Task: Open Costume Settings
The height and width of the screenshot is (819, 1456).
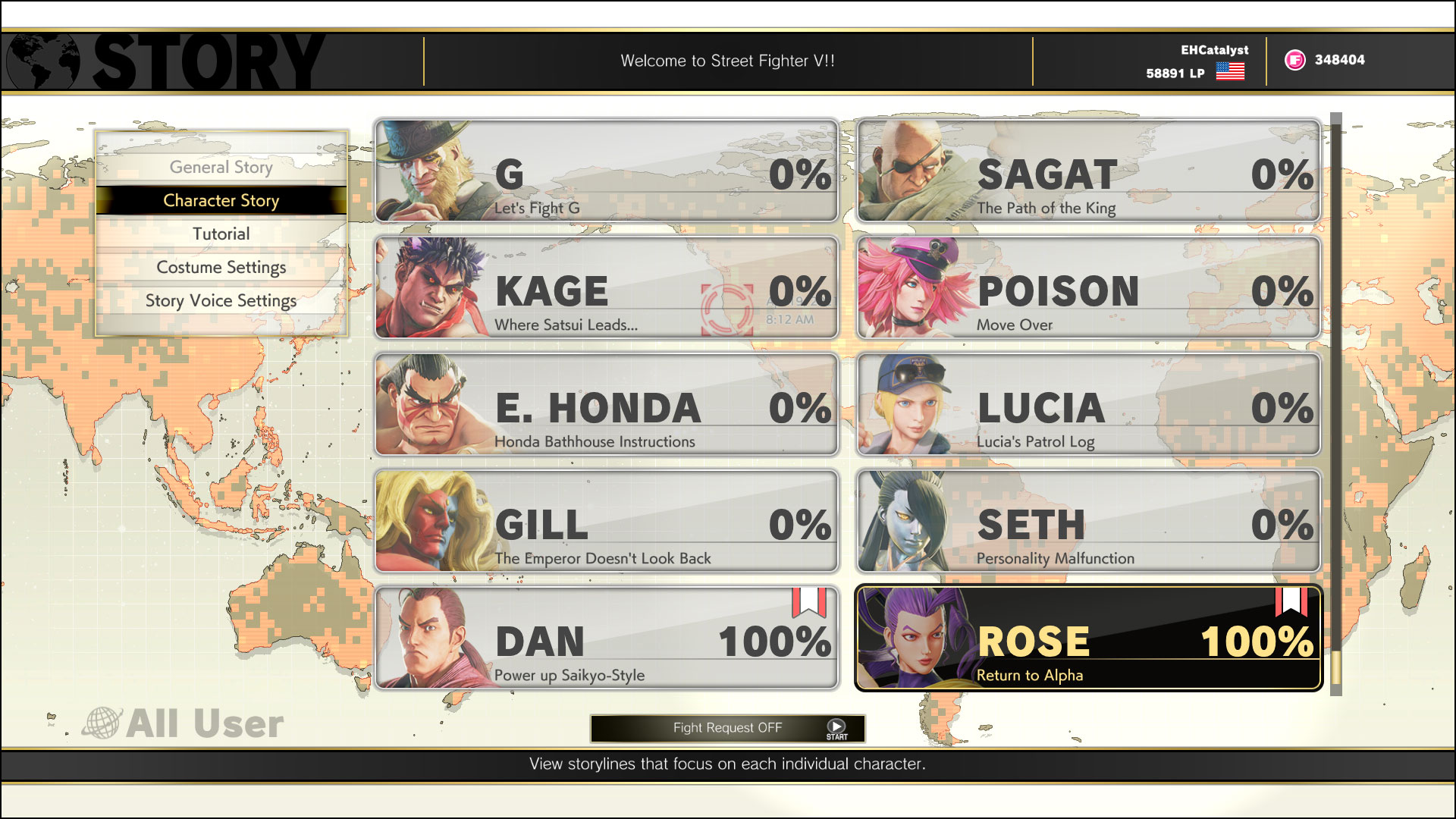Action: [221, 267]
